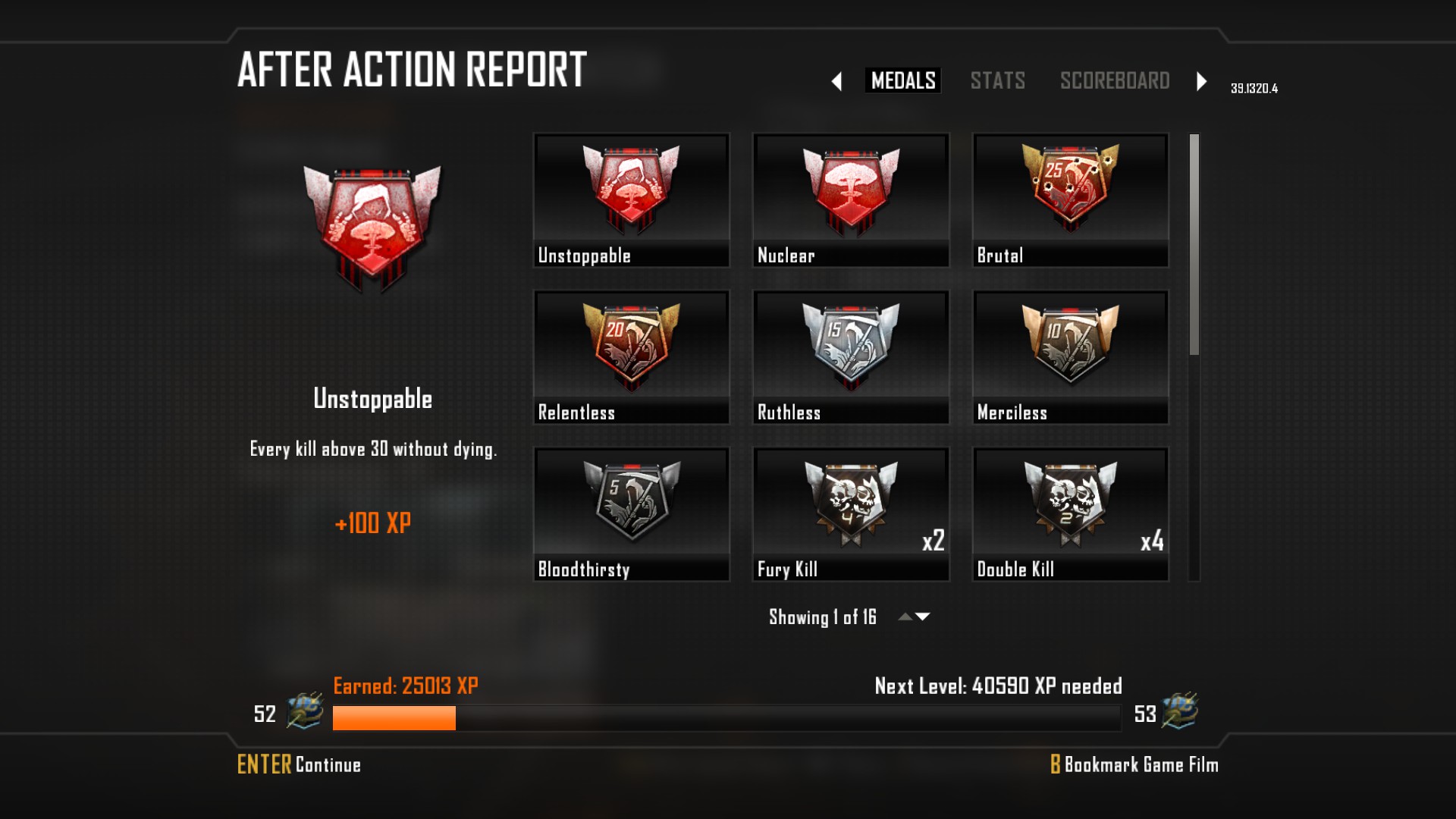Image resolution: width=1456 pixels, height=819 pixels.
Task: Open the Scoreboard tab
Action: [1114, 80]
